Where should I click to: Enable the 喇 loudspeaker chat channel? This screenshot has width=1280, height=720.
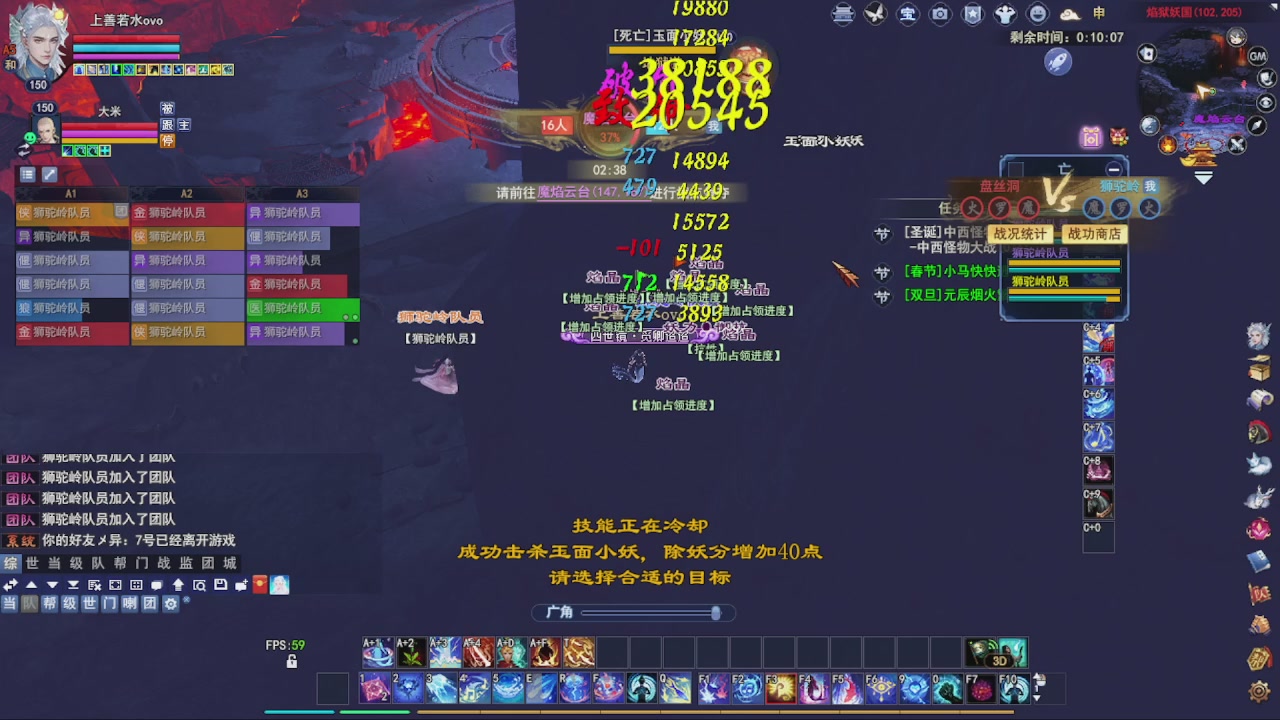coord(129,604)
